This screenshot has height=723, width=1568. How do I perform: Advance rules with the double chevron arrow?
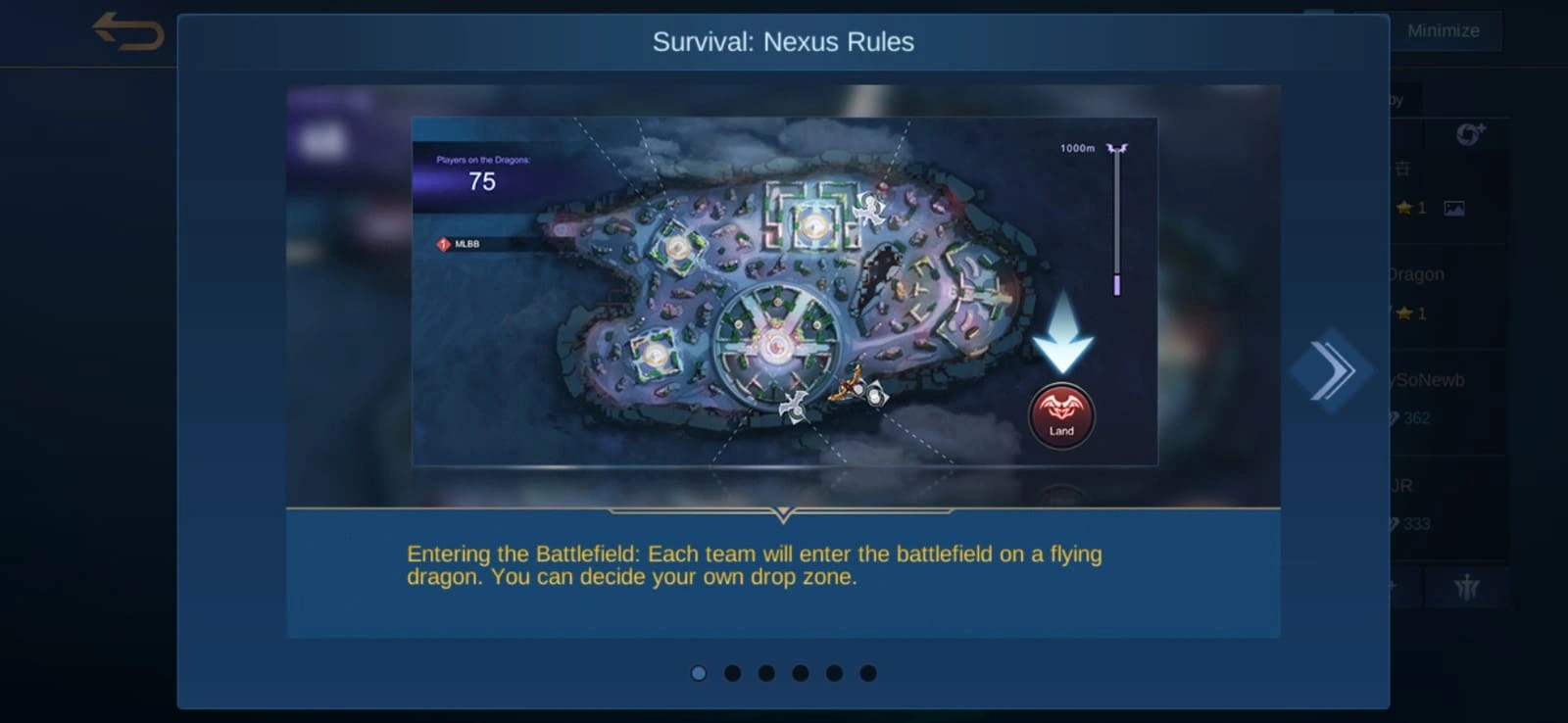pyautogui.click(x=1333, y=370)
